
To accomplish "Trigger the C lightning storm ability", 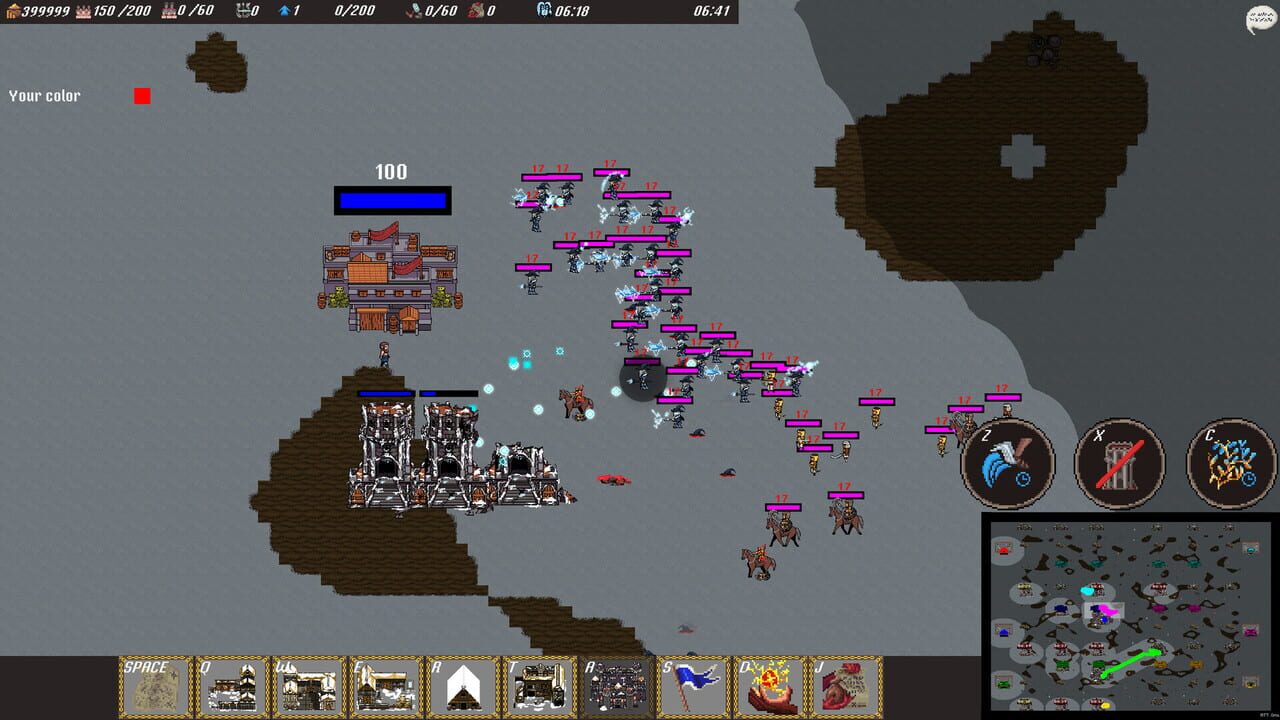I will click(x=1230, y=462).
